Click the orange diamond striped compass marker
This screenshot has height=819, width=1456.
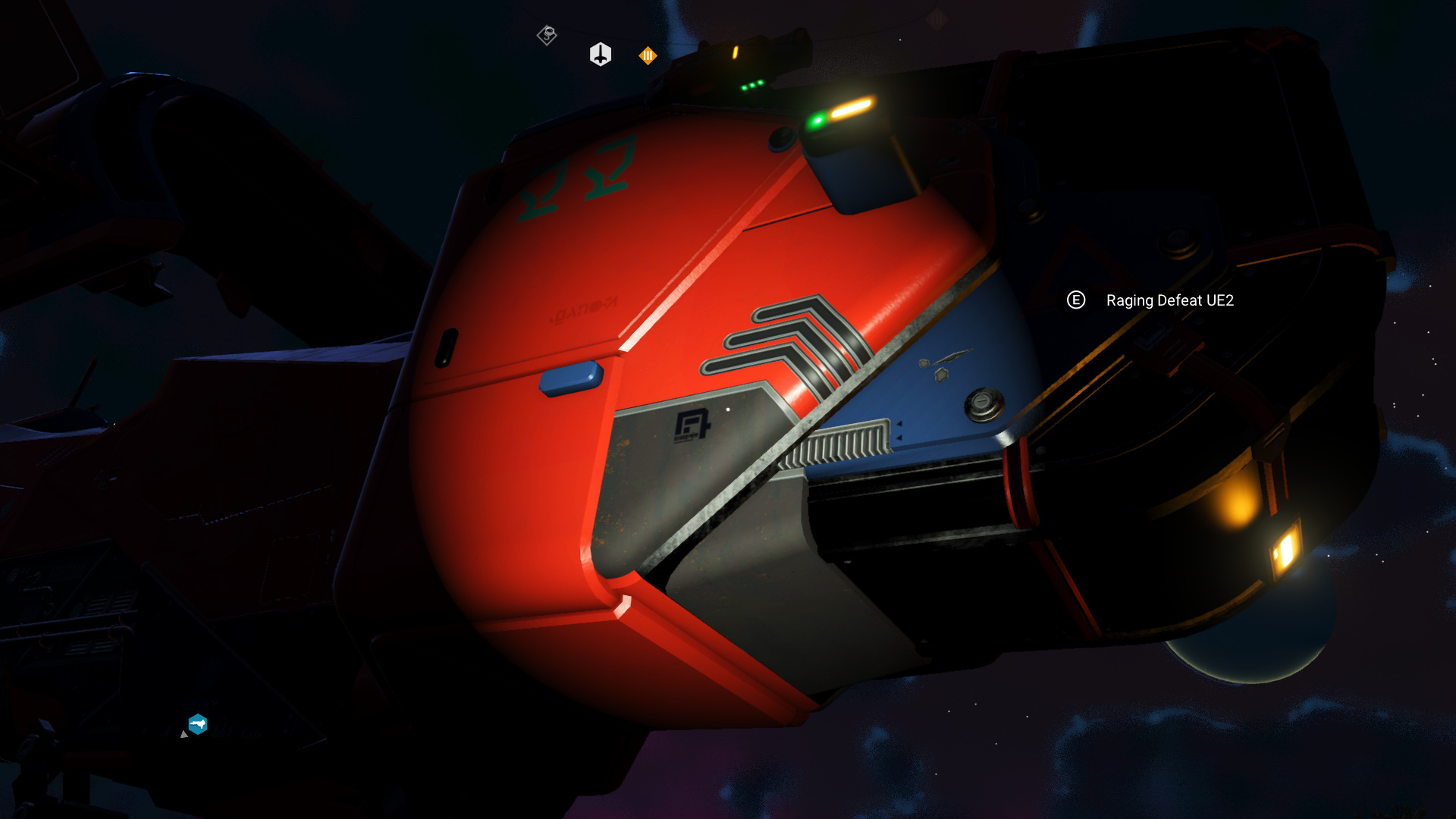tap(648, 55)
